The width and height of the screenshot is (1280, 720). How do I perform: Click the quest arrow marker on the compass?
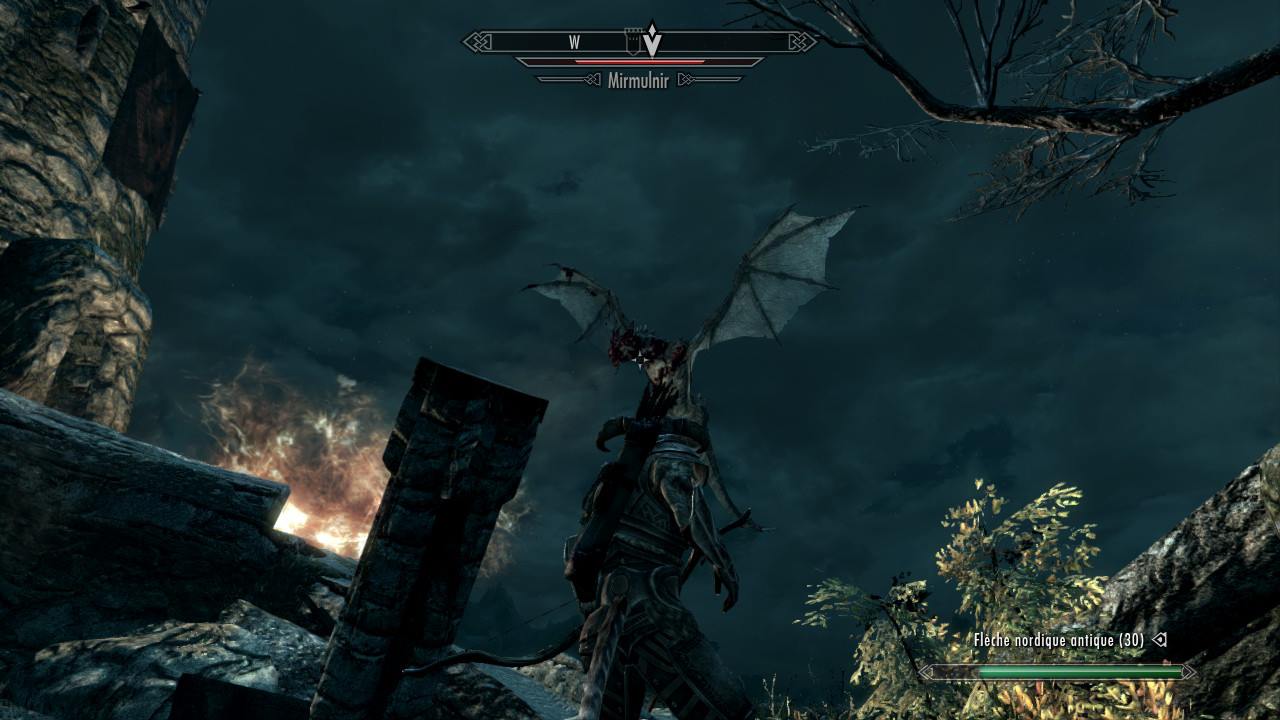tap(652, 40)
